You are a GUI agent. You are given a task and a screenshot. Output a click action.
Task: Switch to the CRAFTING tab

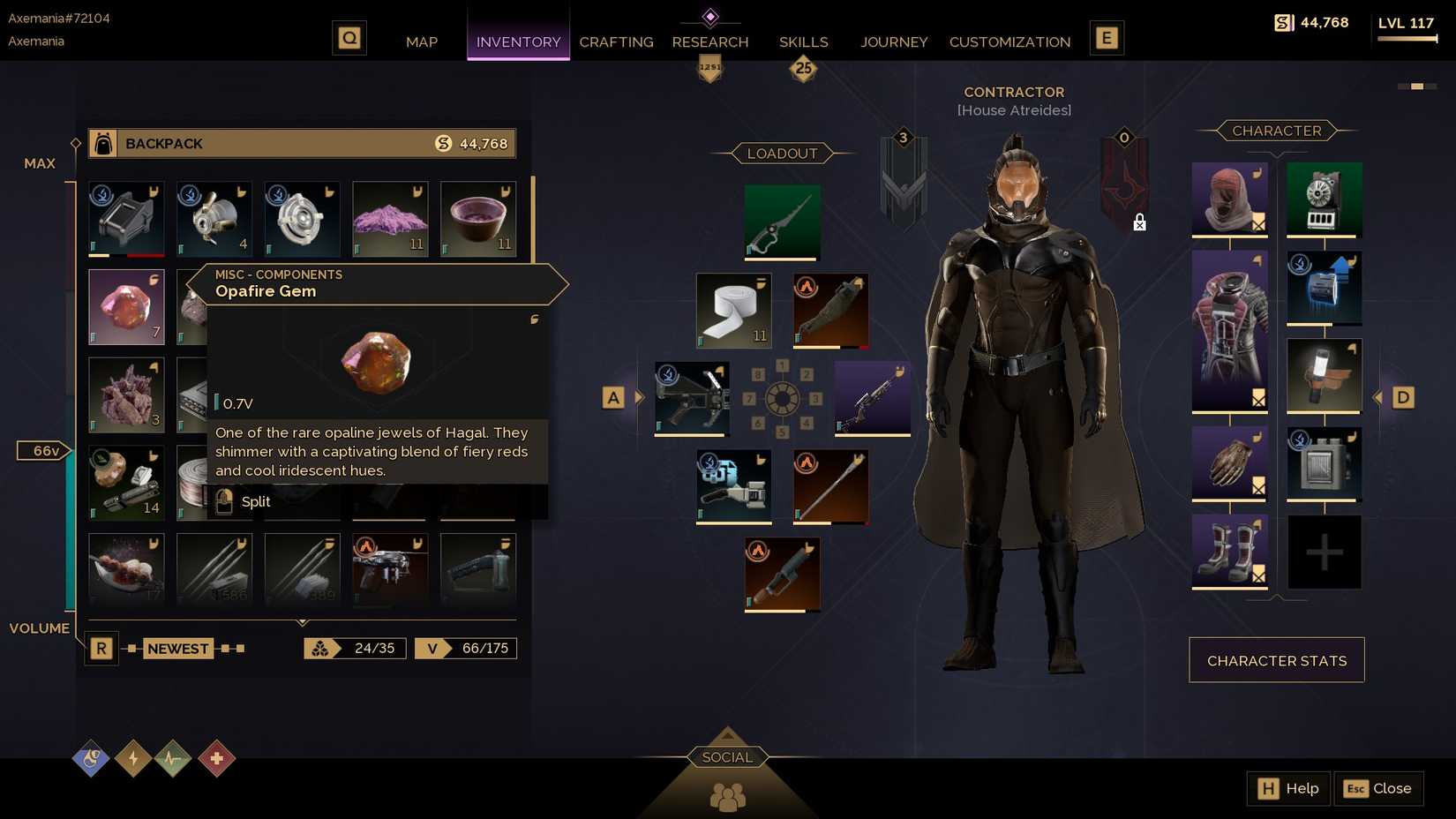[x=616, y=41]
